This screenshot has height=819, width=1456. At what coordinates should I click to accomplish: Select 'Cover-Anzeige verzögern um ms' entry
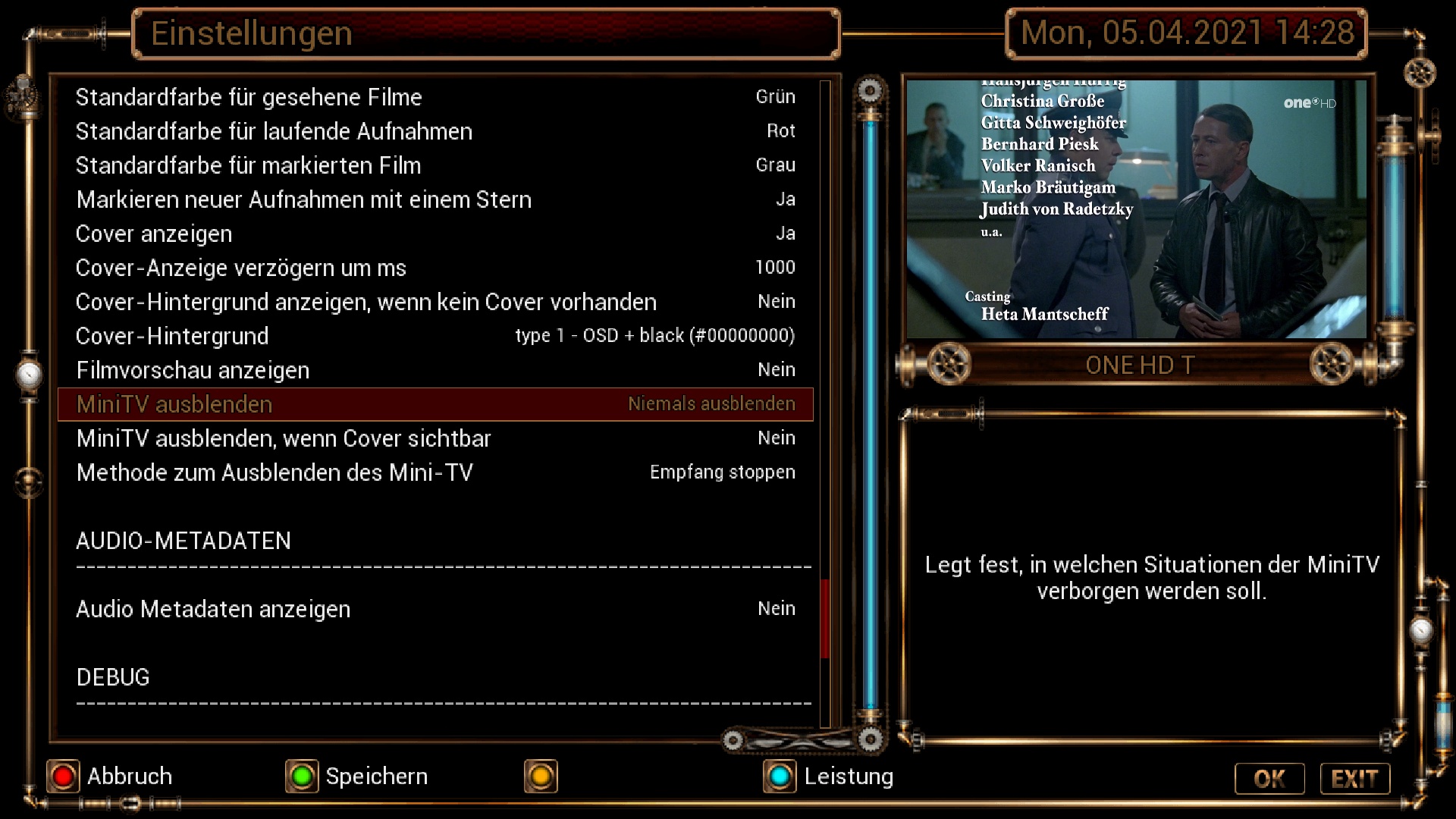435,268
